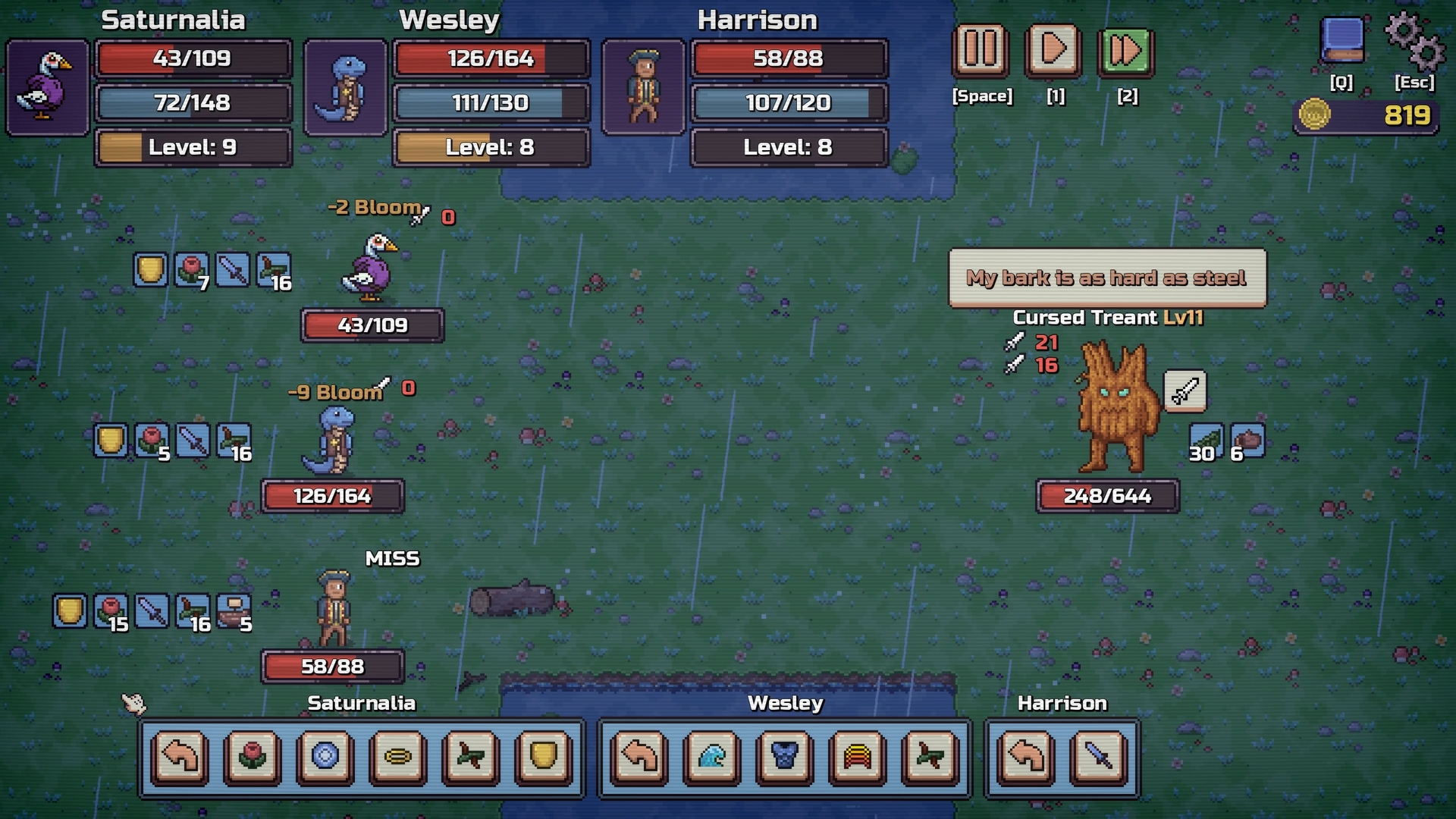Open the blue journal book
Image resolution: width=1456 pixels, height=819 pixels.
coord(1341,41)
